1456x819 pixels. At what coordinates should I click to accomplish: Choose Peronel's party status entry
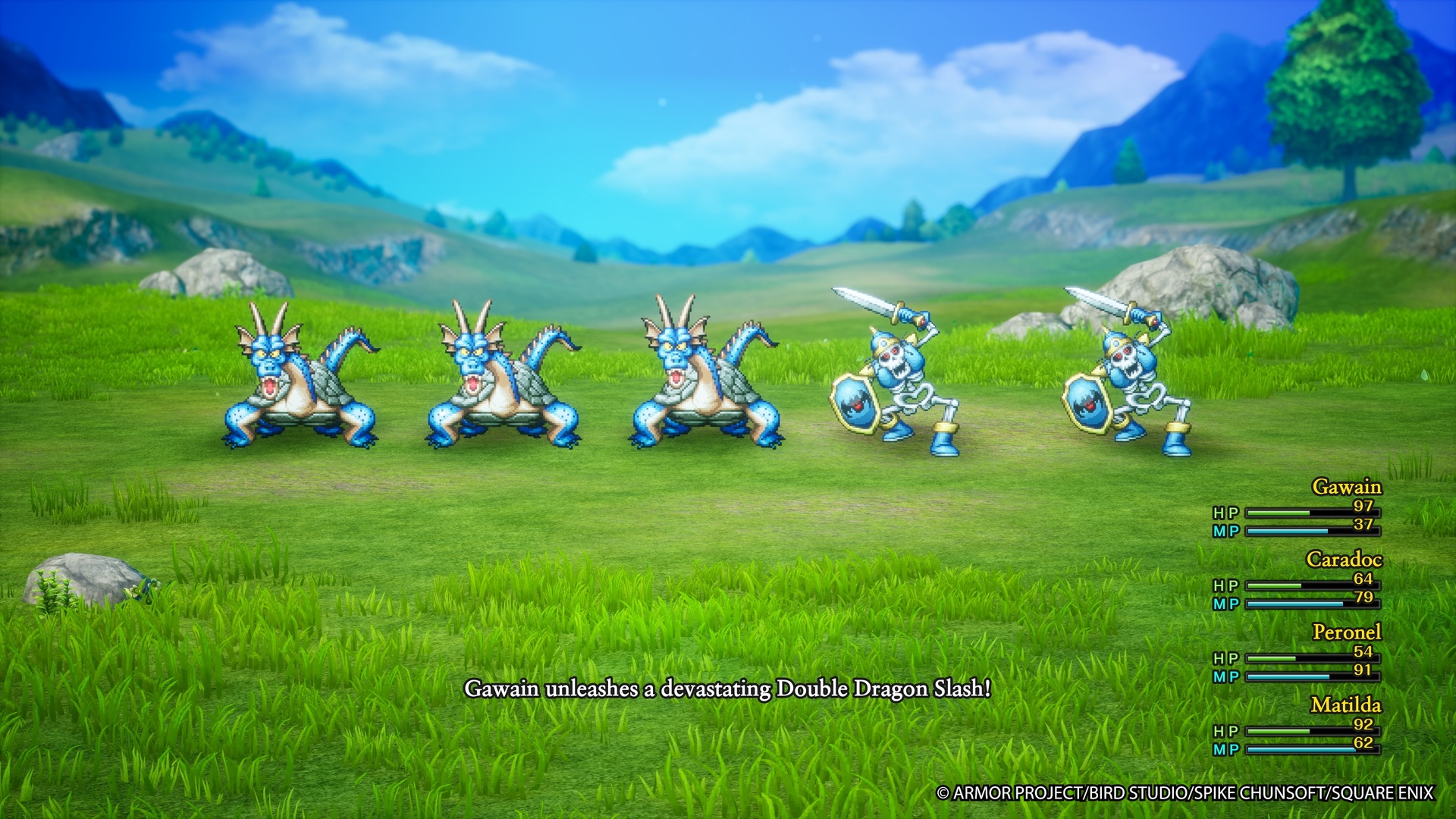click(1346, 632)
